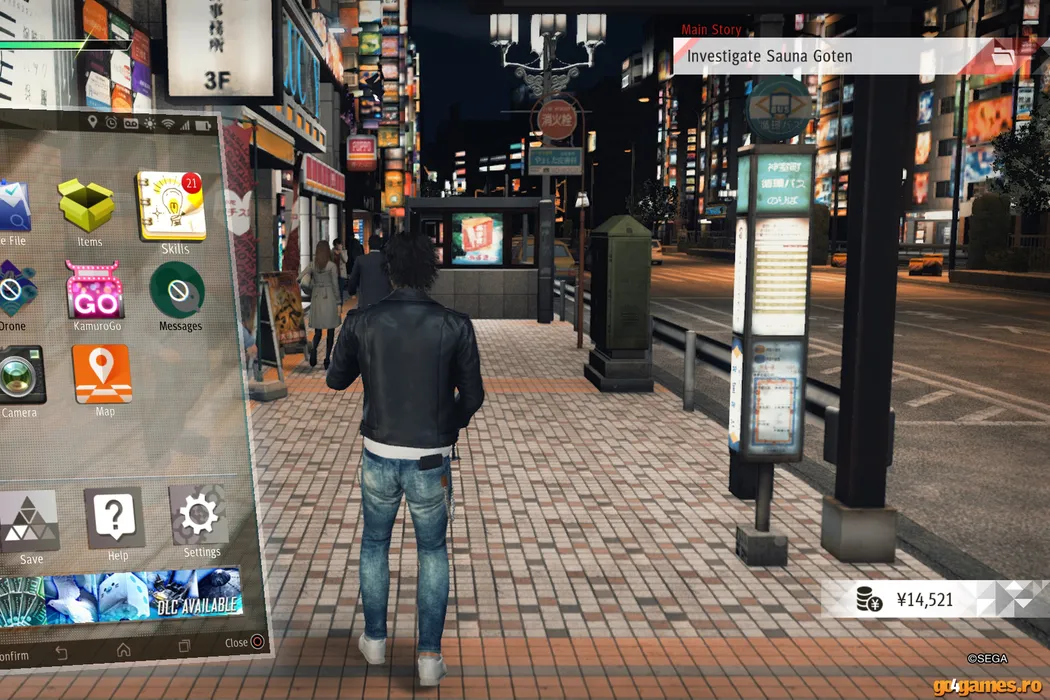Viewport: 1050px width, 700px height.
Task: Open the Case File app
Action: (14, 206)
